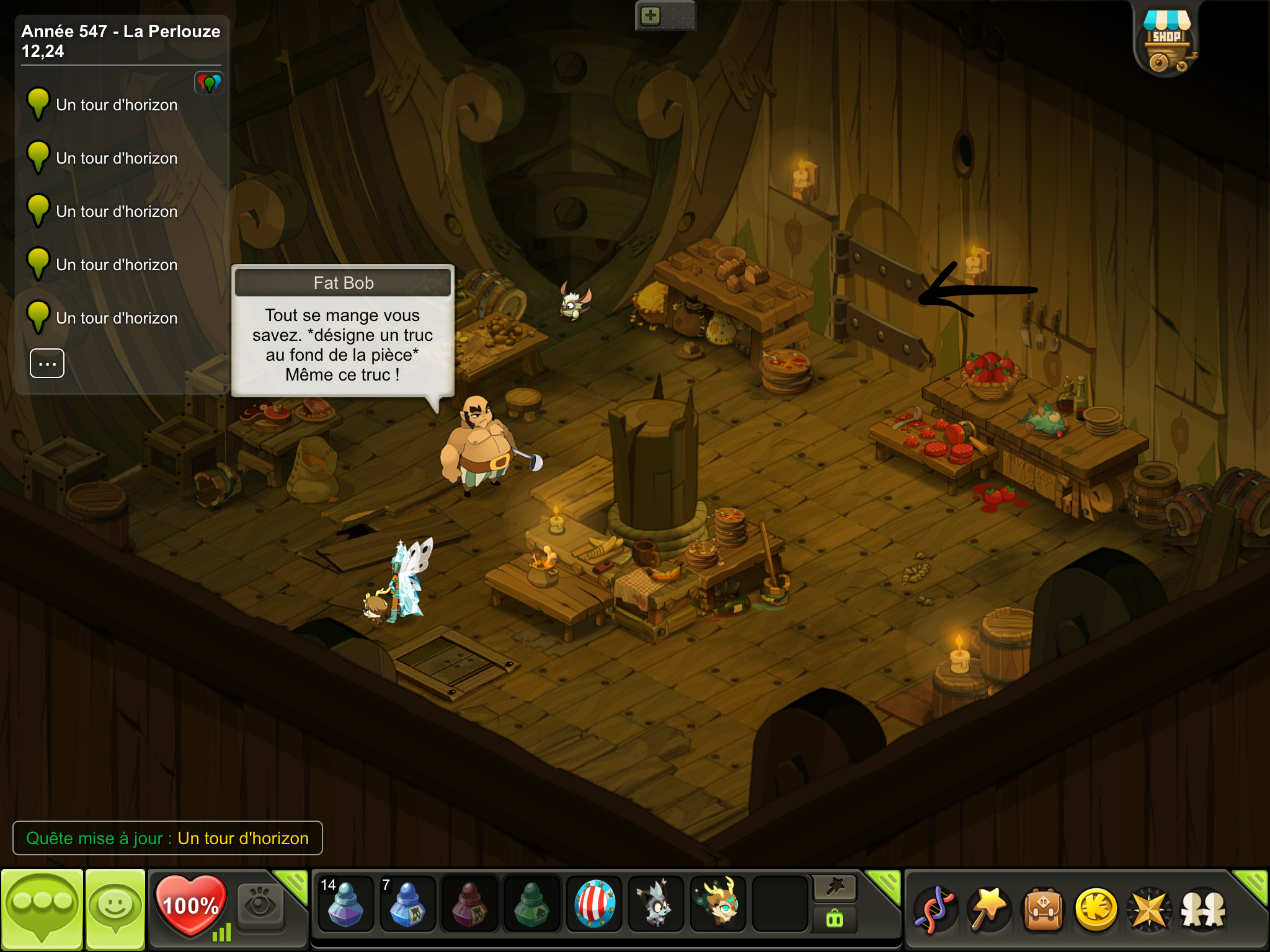Image resolution: width=1270 pixels, height=952 pixels.
Task: Switch shortcut bar to spells wand tab
Action: tap(835, 888)
